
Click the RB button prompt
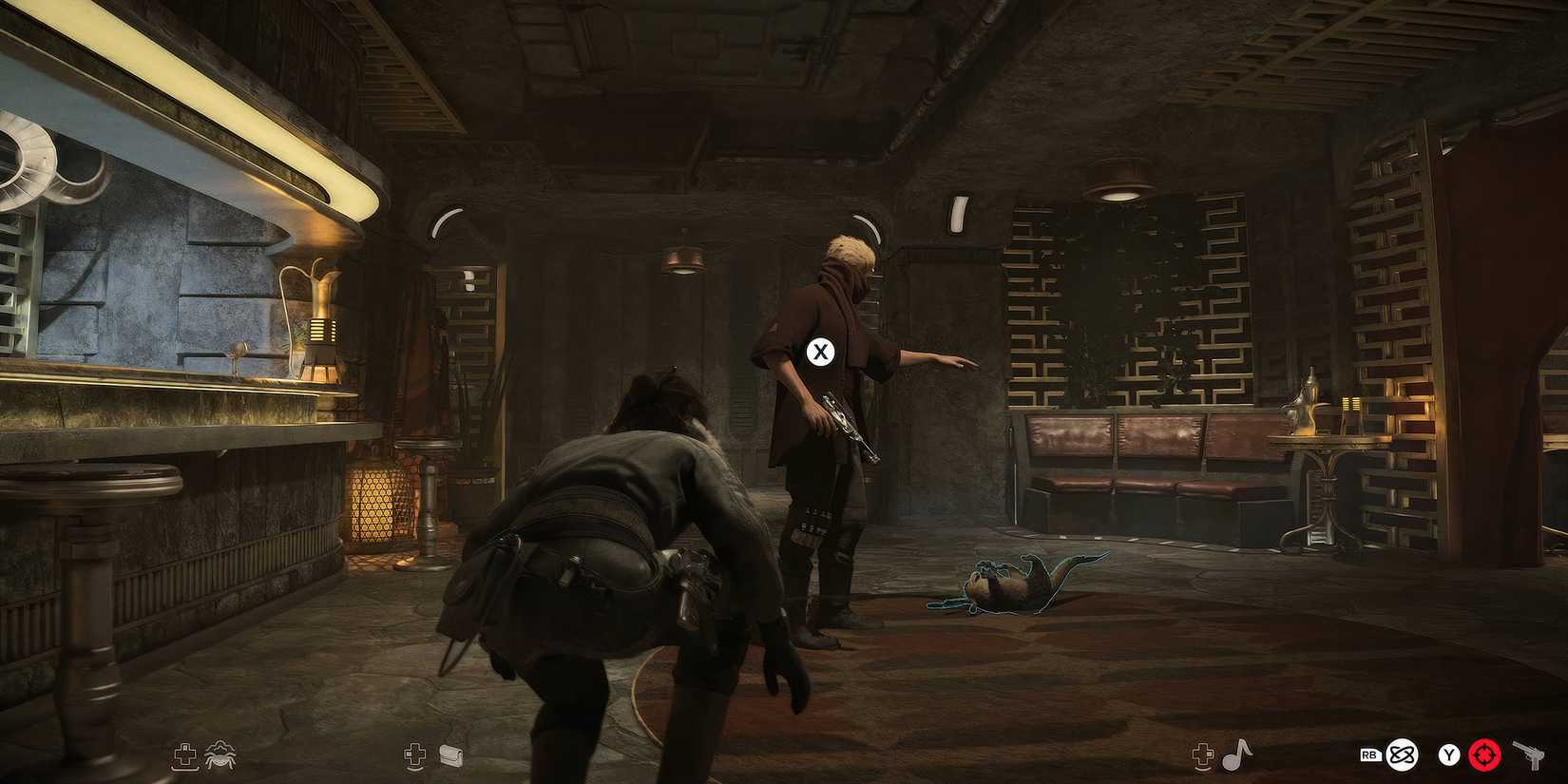click(1371, 755)
